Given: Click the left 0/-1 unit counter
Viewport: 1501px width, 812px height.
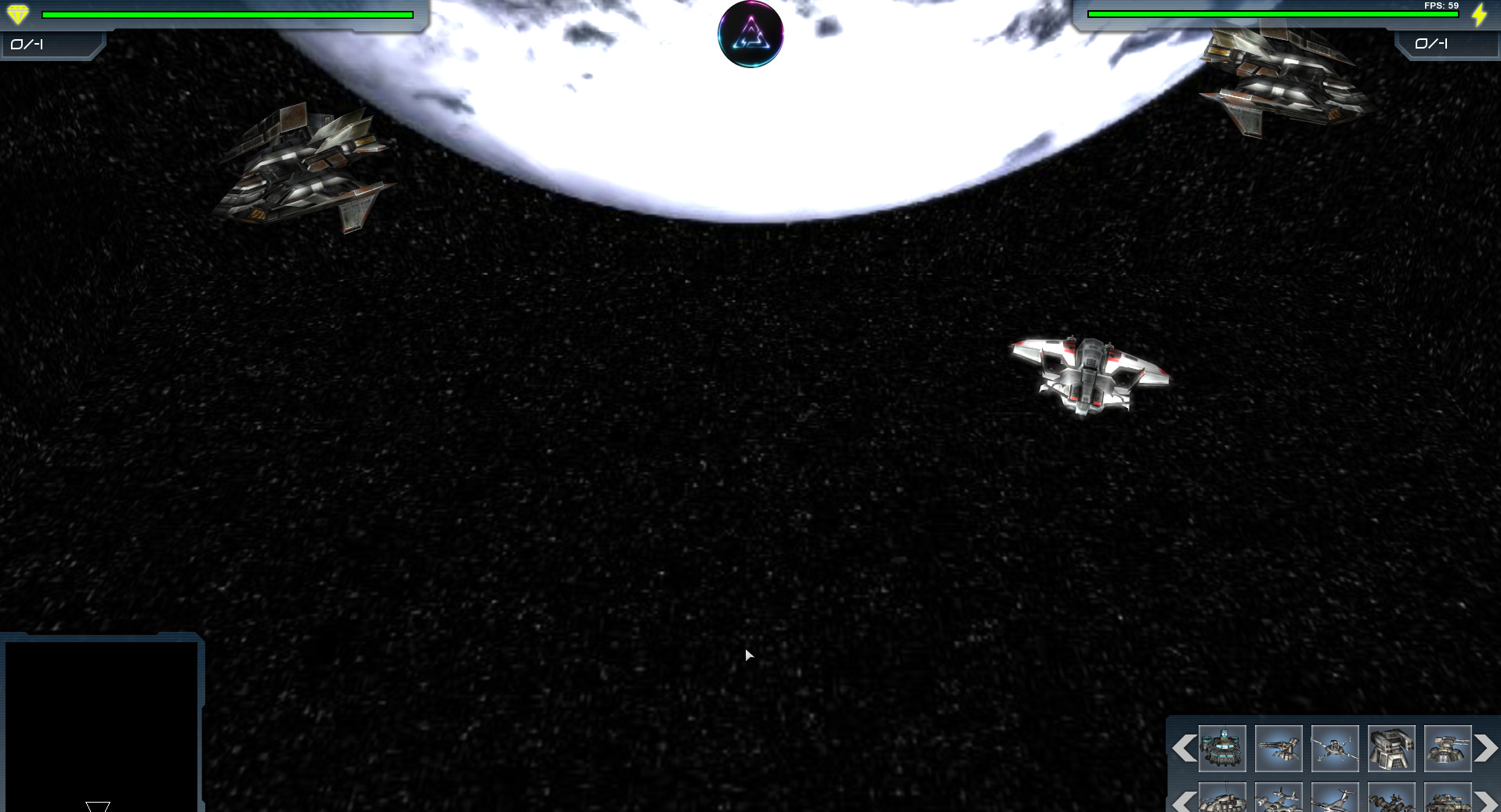Looking at the screenshot, I should tap(28, 45).
